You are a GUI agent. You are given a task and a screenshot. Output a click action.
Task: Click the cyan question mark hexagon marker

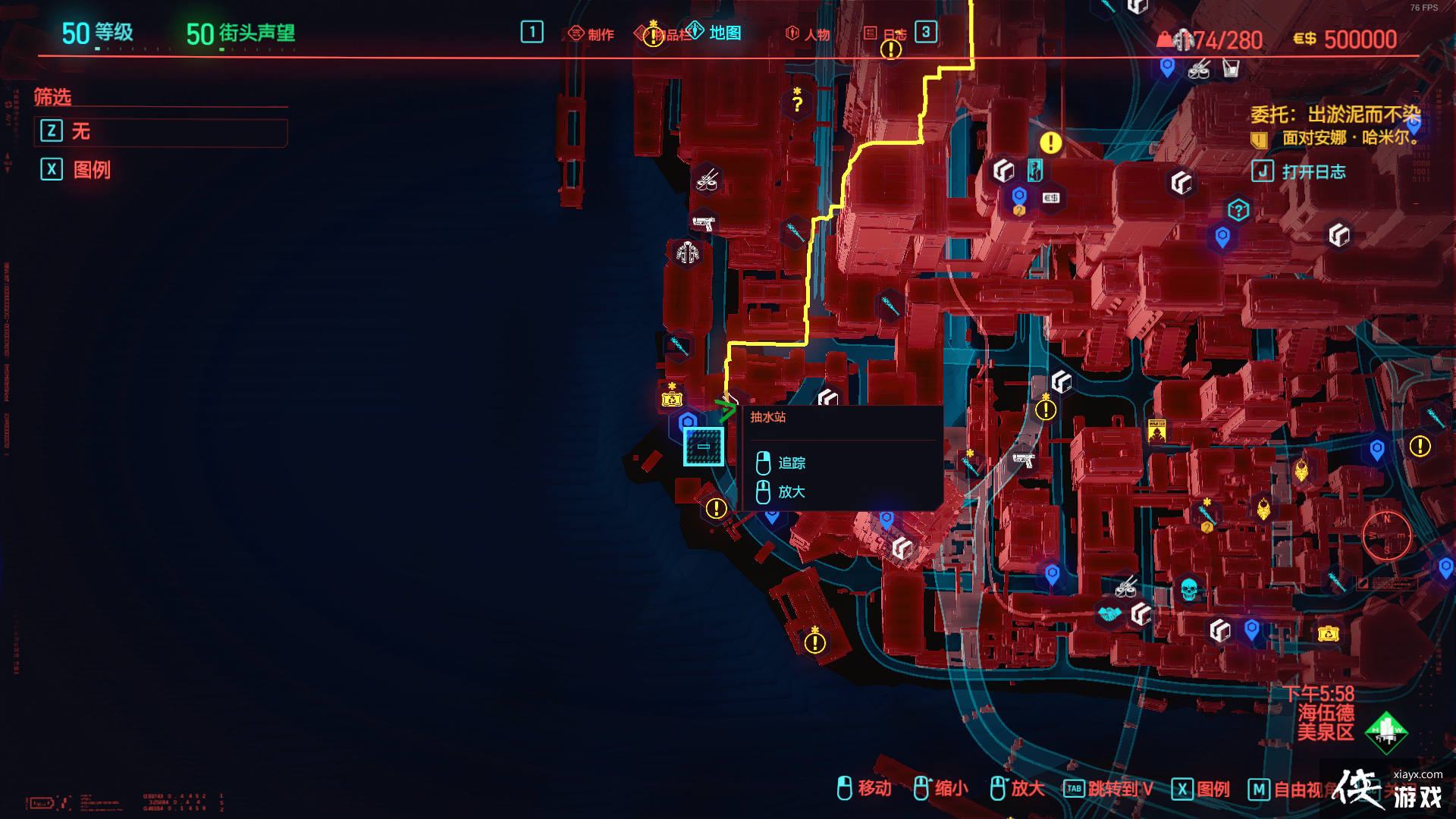pyautogui.click(x=1238, y=210)
